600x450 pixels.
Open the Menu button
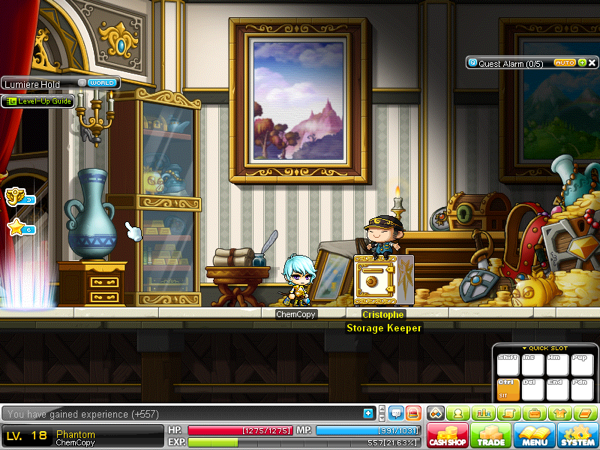535,435
